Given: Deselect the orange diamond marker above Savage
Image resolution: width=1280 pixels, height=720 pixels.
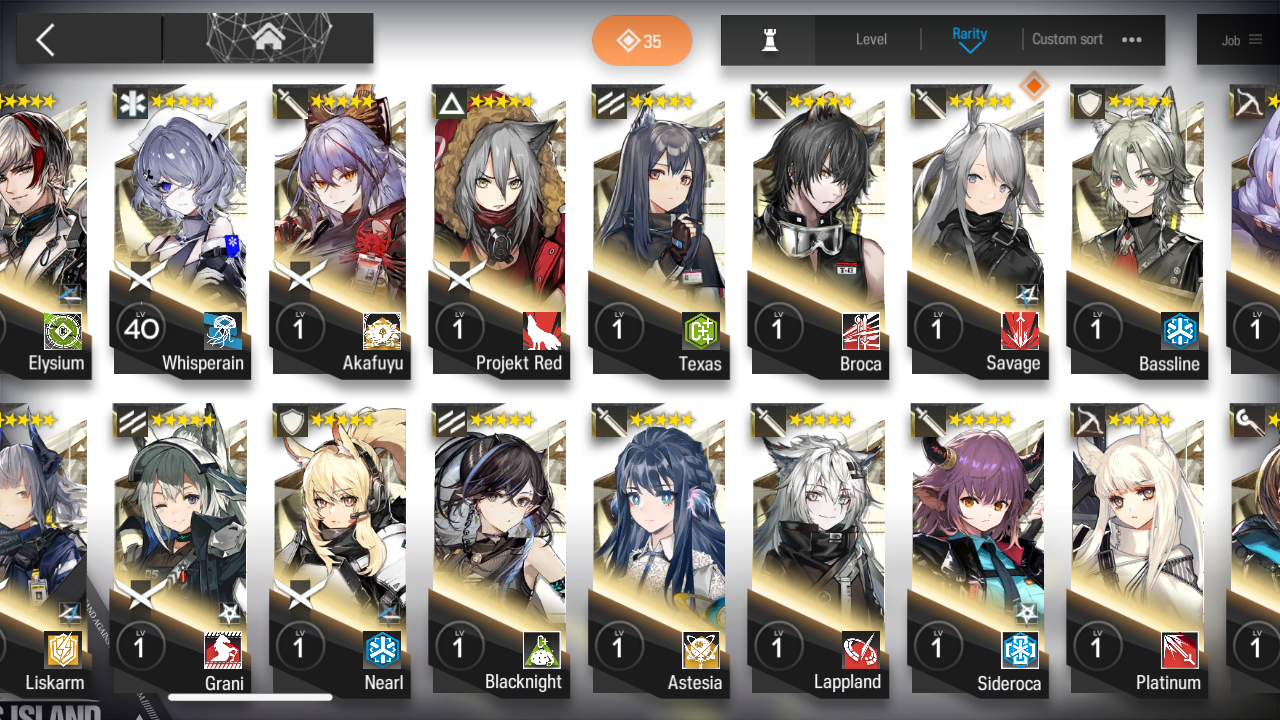Looking at the screenshot, I should point(1035,86).
